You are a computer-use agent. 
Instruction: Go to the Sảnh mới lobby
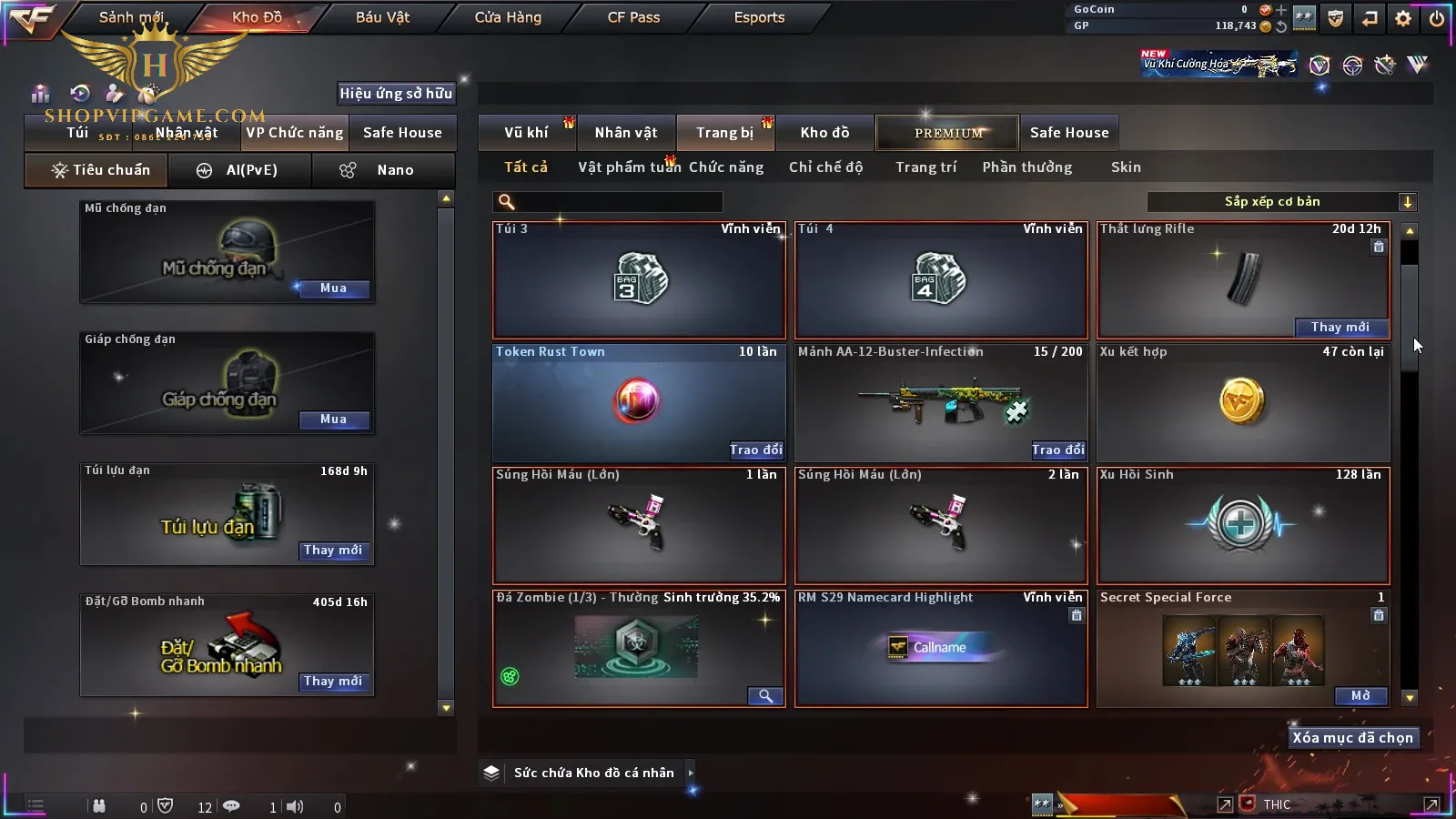pyautogui.click(x=131, y=17)
